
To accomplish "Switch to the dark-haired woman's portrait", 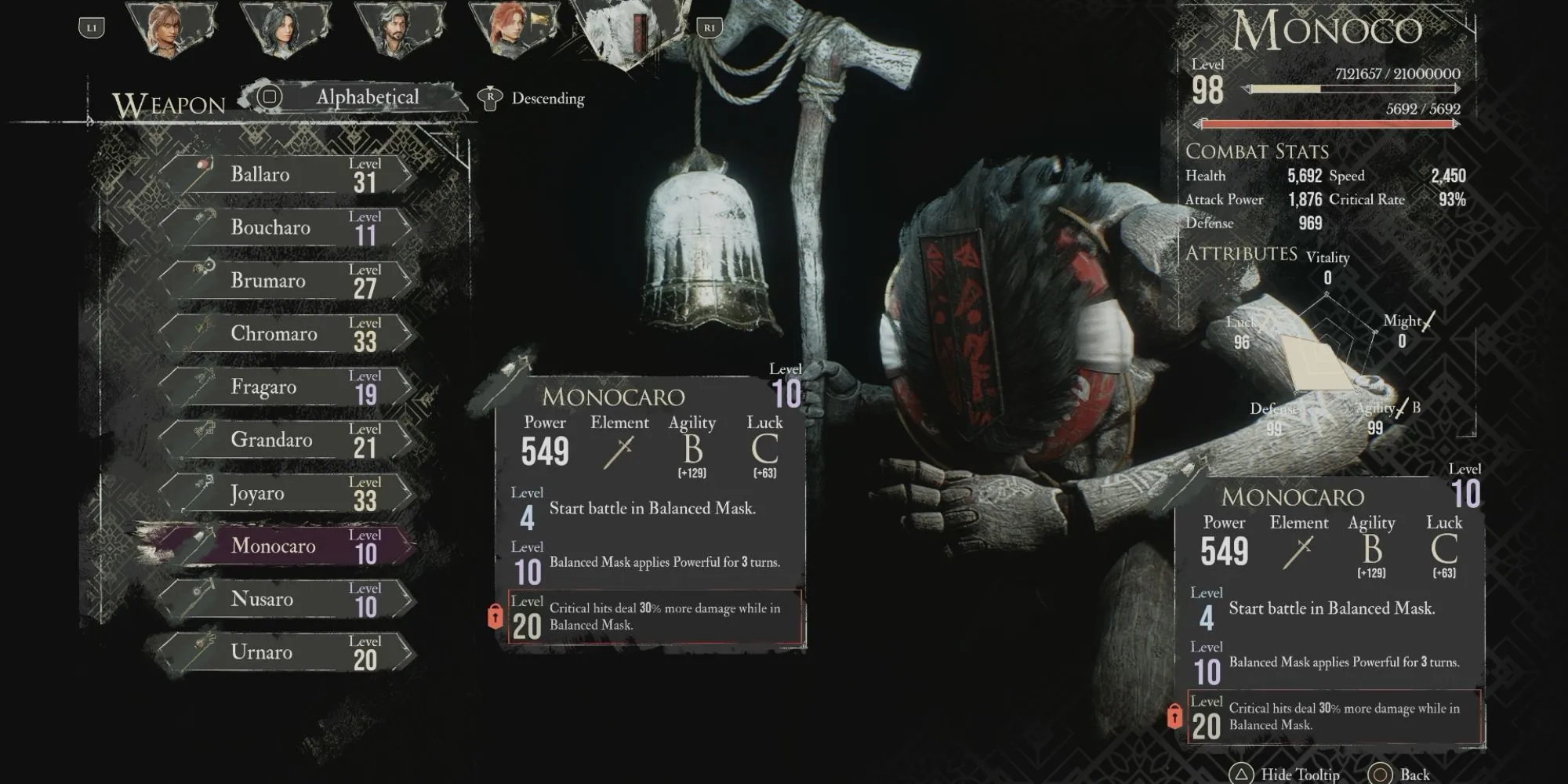I will point(285,30).
